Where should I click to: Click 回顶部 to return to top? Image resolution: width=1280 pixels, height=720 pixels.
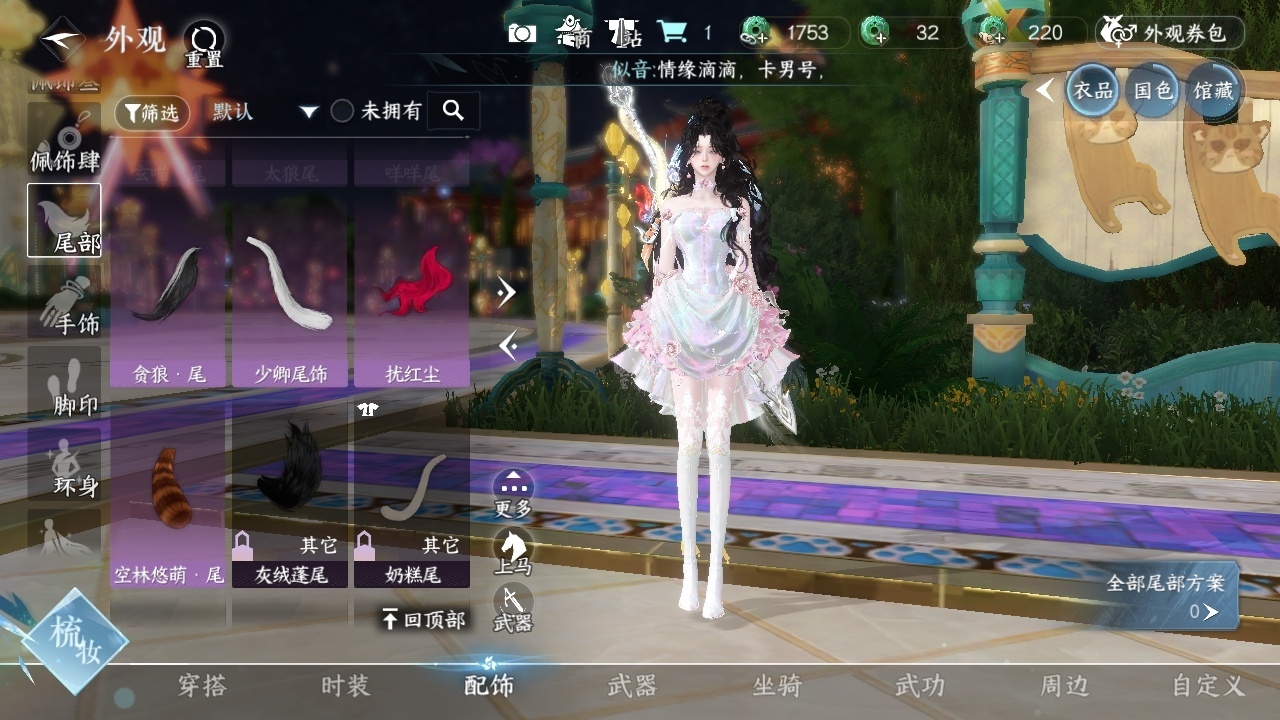point(424,620)
